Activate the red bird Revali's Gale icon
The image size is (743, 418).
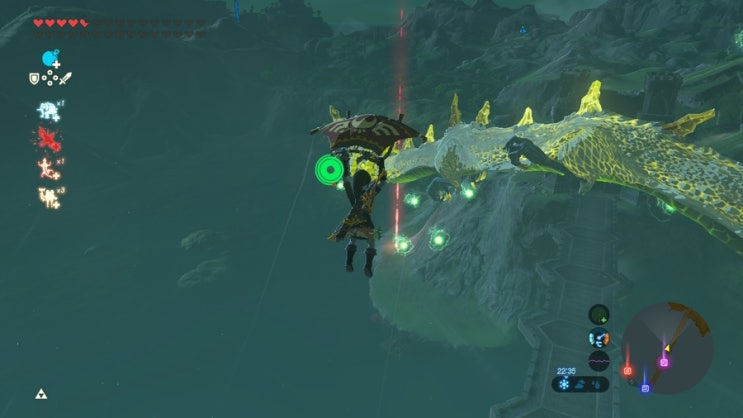(48, 138)
